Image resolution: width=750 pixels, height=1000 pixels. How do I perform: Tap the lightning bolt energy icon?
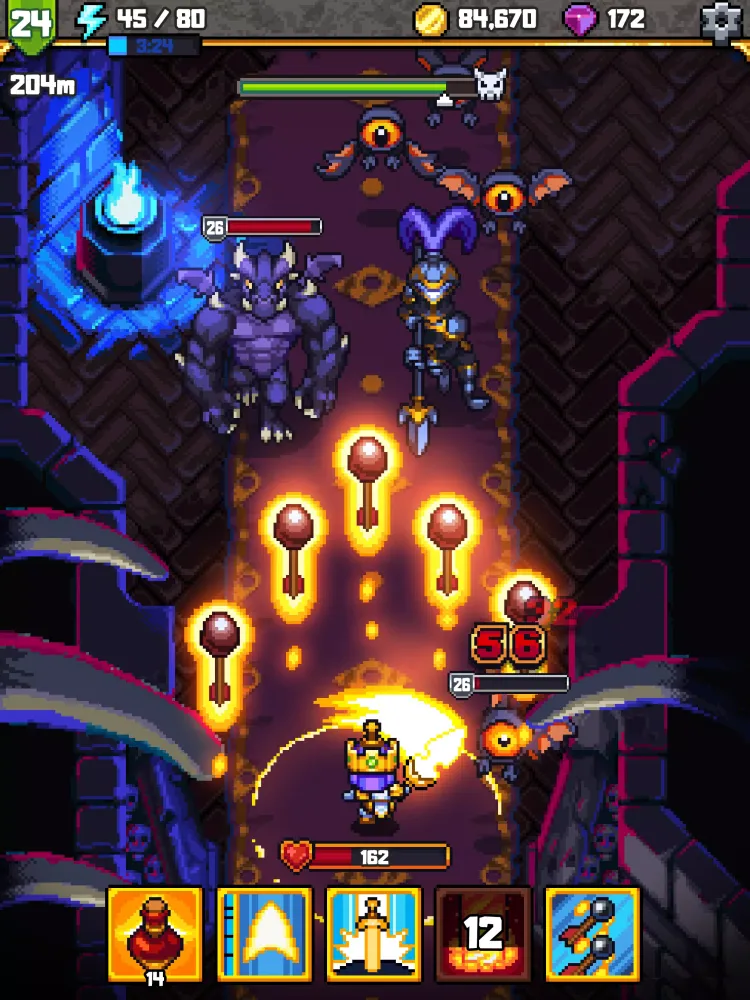click(x=93, y=20)
